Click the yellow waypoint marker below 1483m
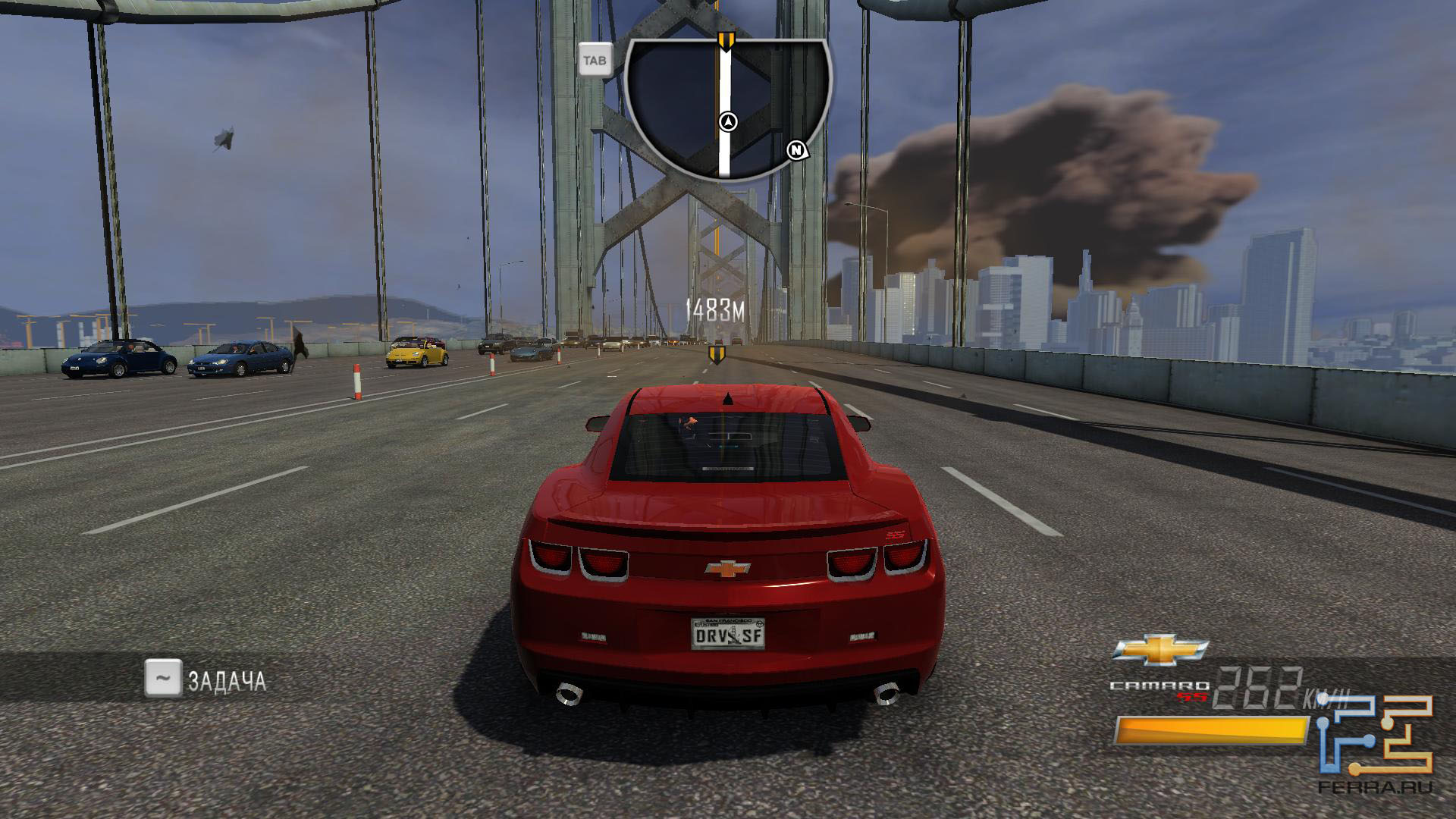1456x819 pixels. click(x=716, y=353)
